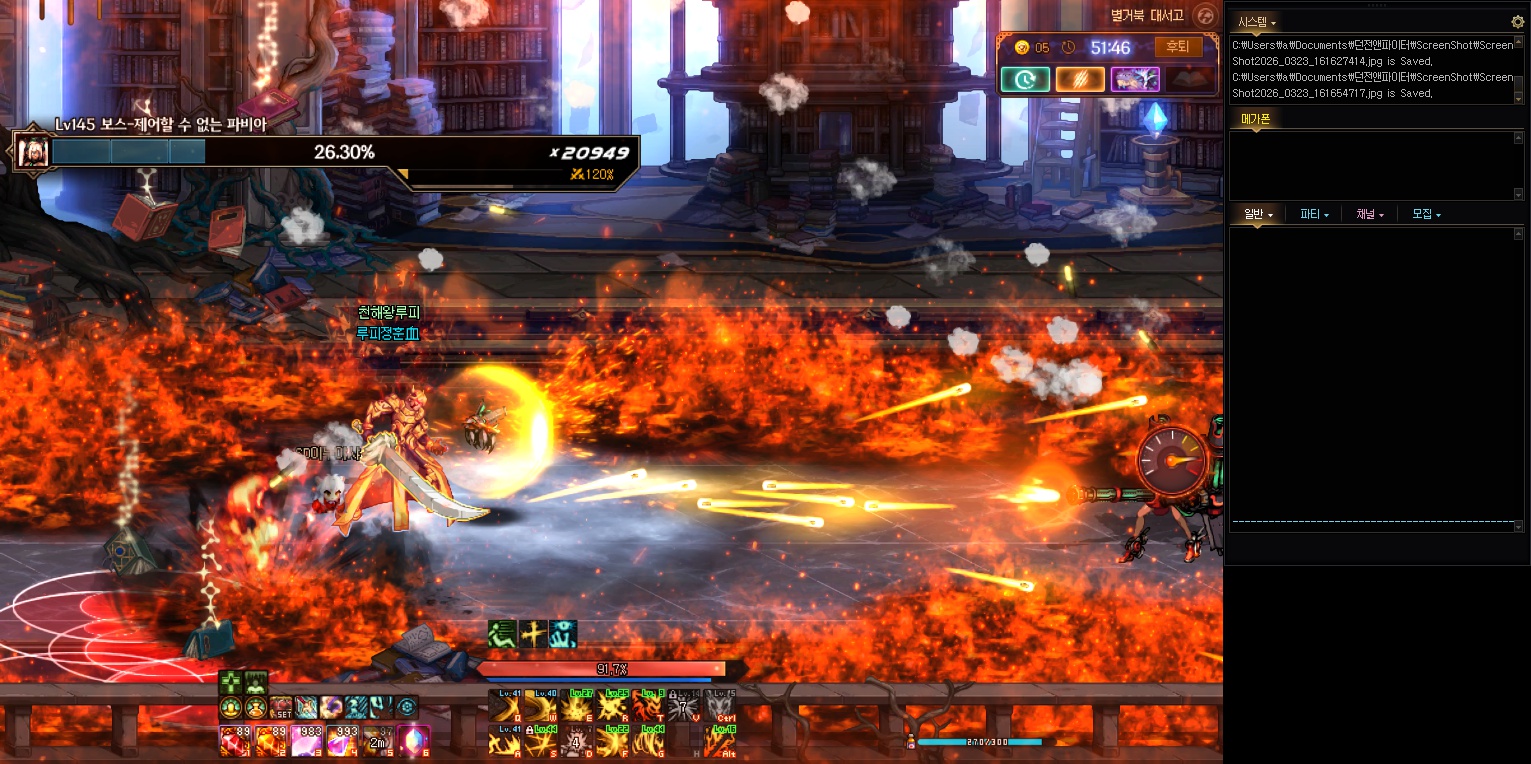1531x764 pixels.
Task: Open the 채널 chat tab
Action: (x=1370, y=214)
